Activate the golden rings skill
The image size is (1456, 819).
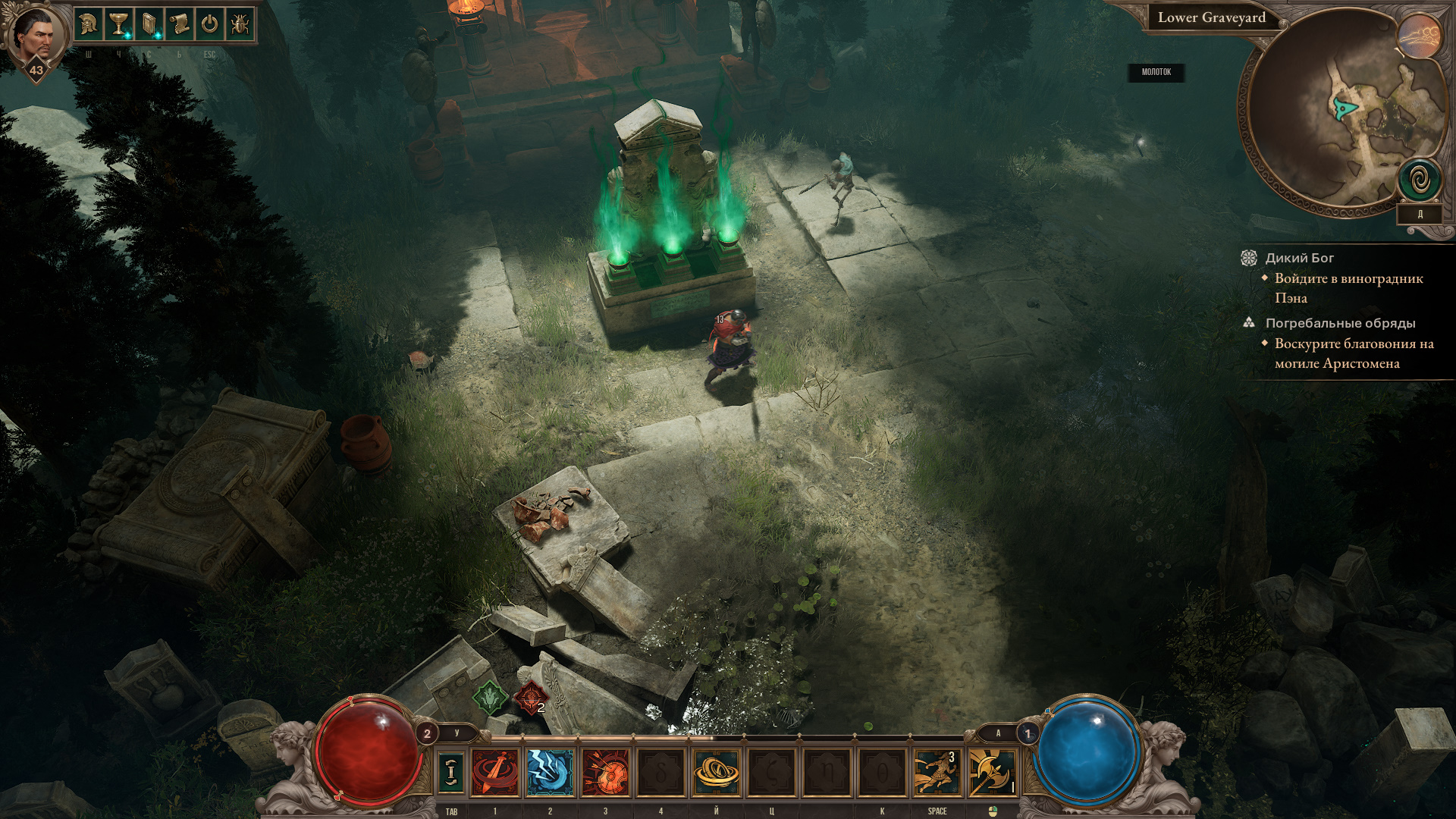(716, 772)
